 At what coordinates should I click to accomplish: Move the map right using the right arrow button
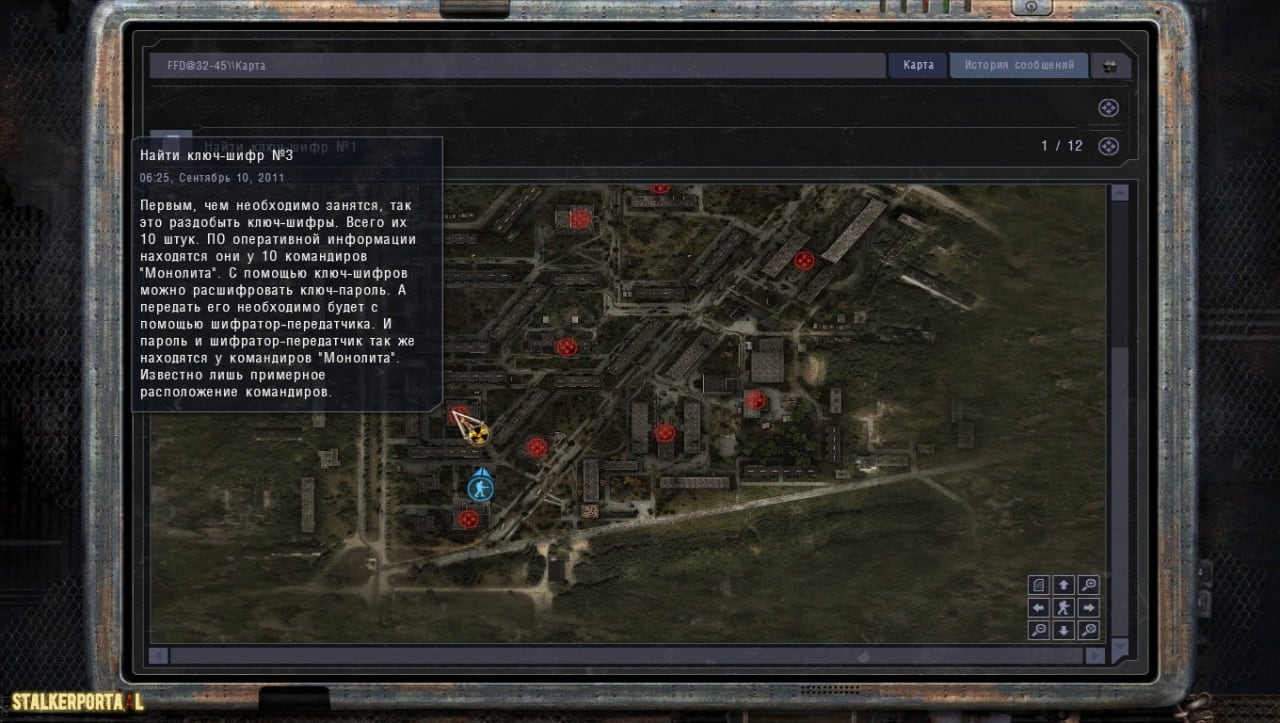1089,607
